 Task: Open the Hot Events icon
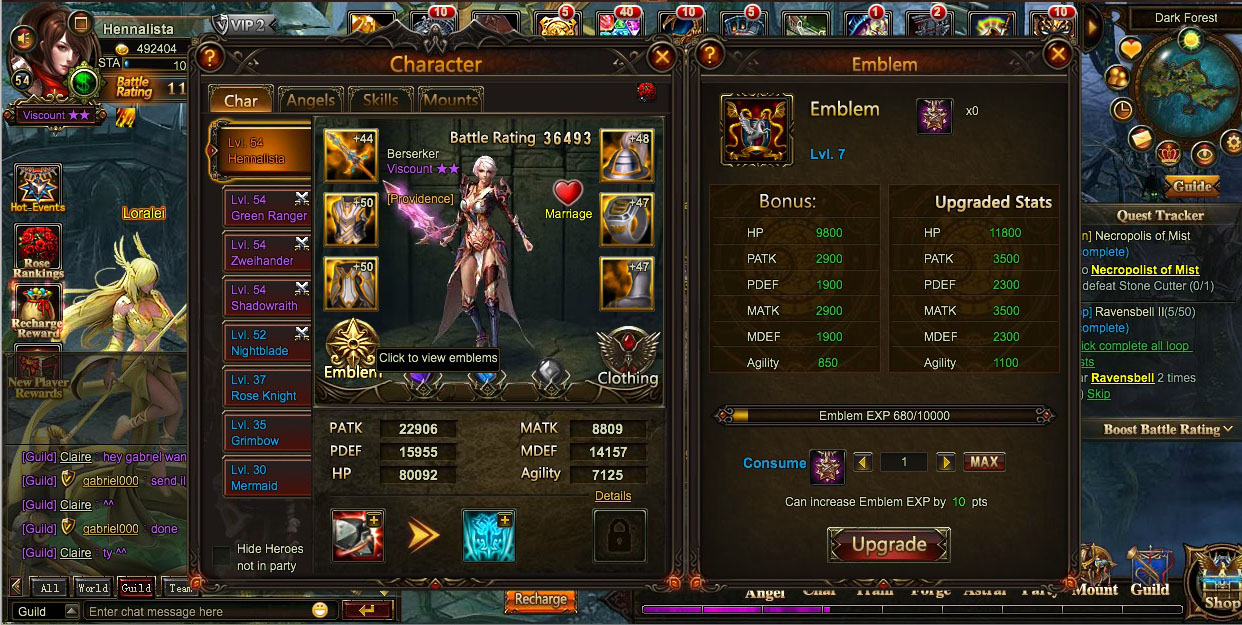tap(38, 188)
